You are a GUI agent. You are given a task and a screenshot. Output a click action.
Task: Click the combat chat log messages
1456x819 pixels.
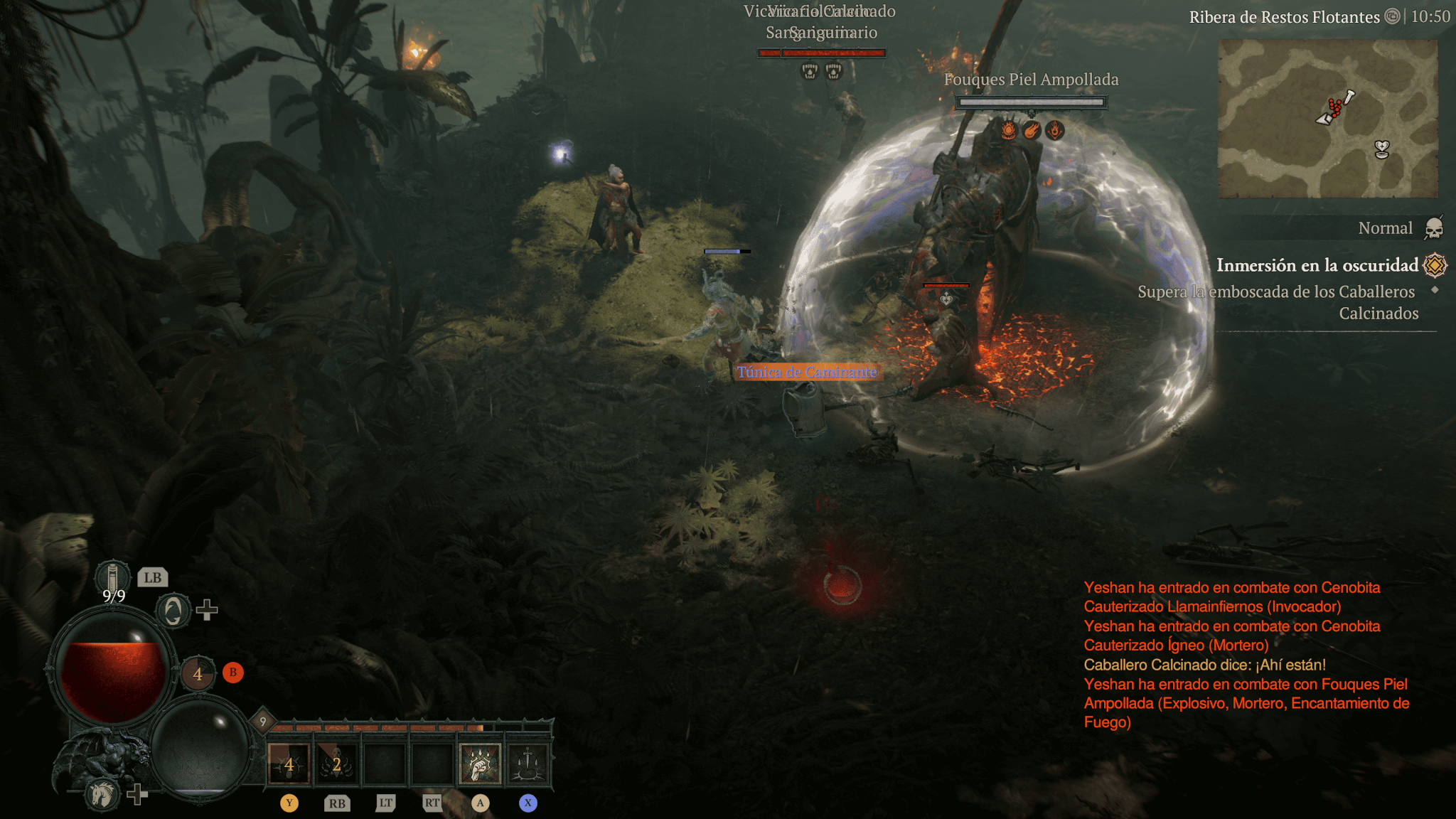pos(1246,655)
